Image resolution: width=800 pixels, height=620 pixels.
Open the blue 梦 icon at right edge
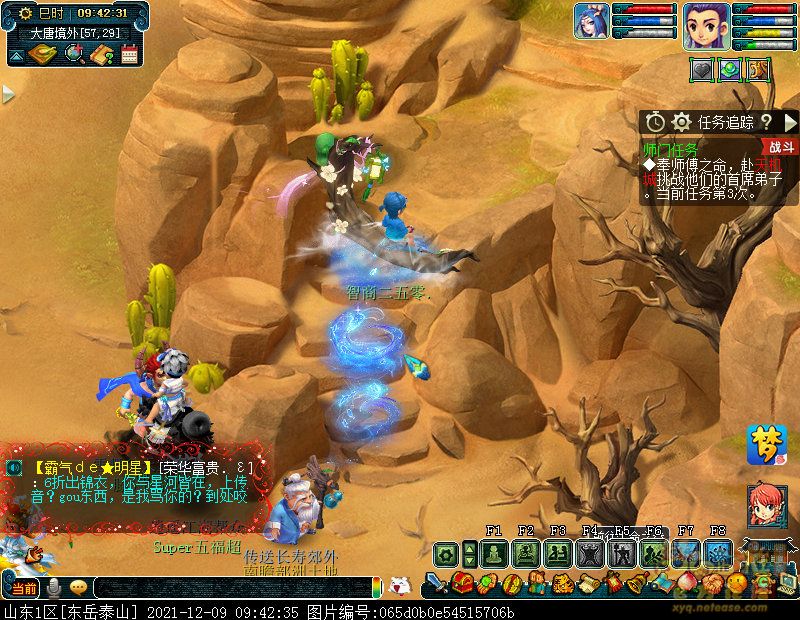[766, 445]
